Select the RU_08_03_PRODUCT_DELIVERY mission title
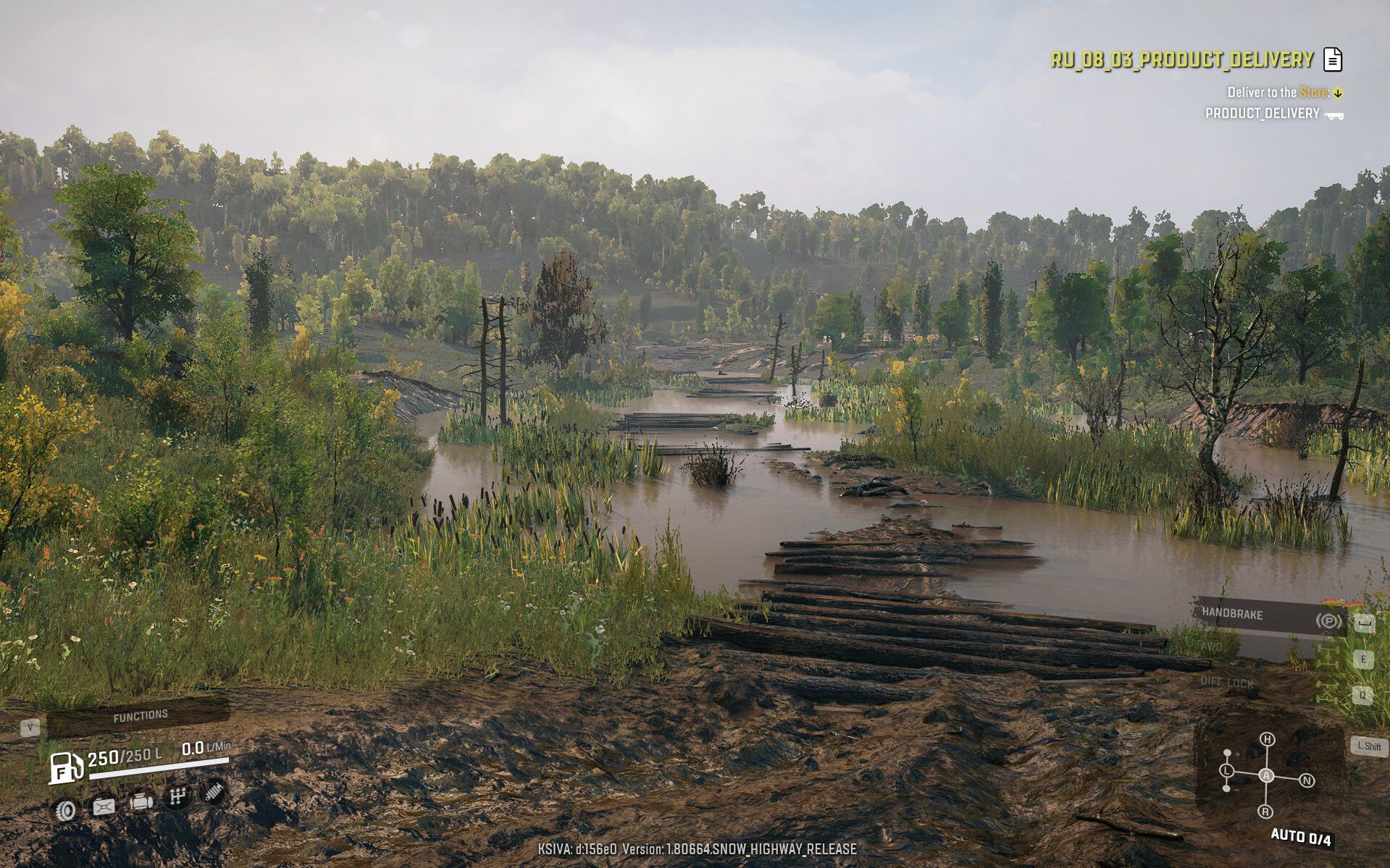1390x868 pixels. [x=1181, y=59]
